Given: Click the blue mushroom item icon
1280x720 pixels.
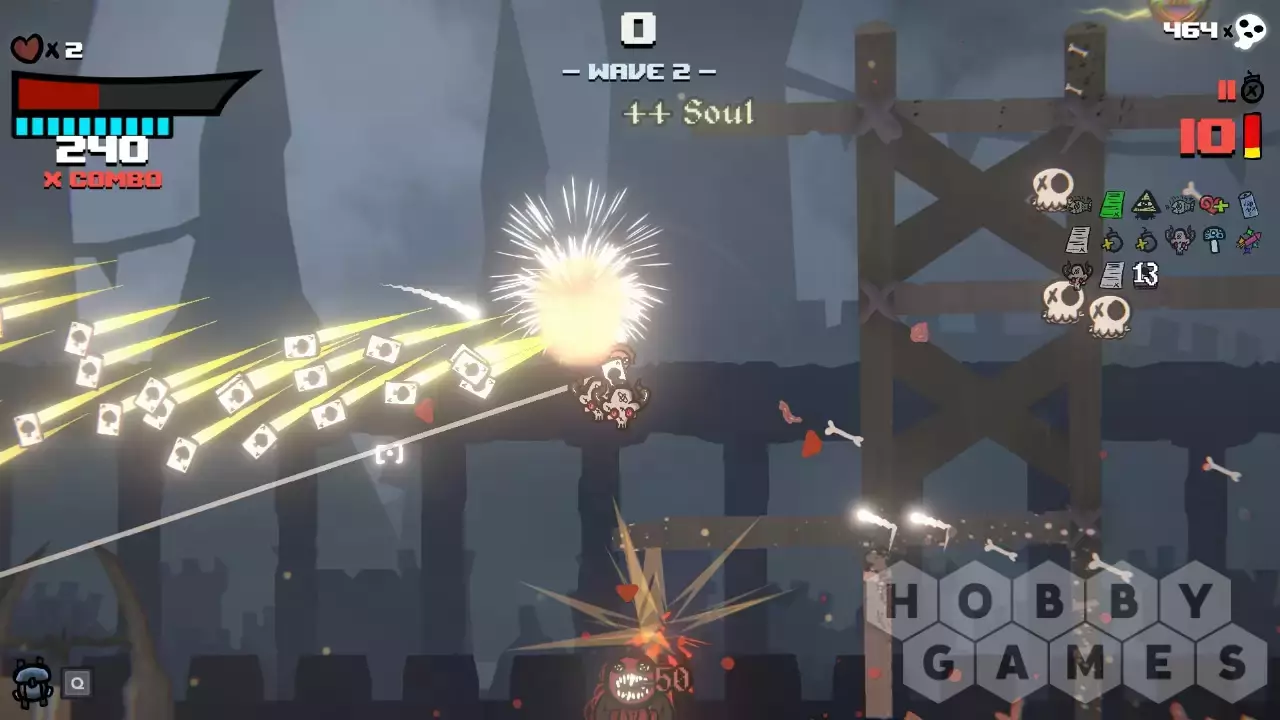Looking at the screenshot, I should (1214, 240).
